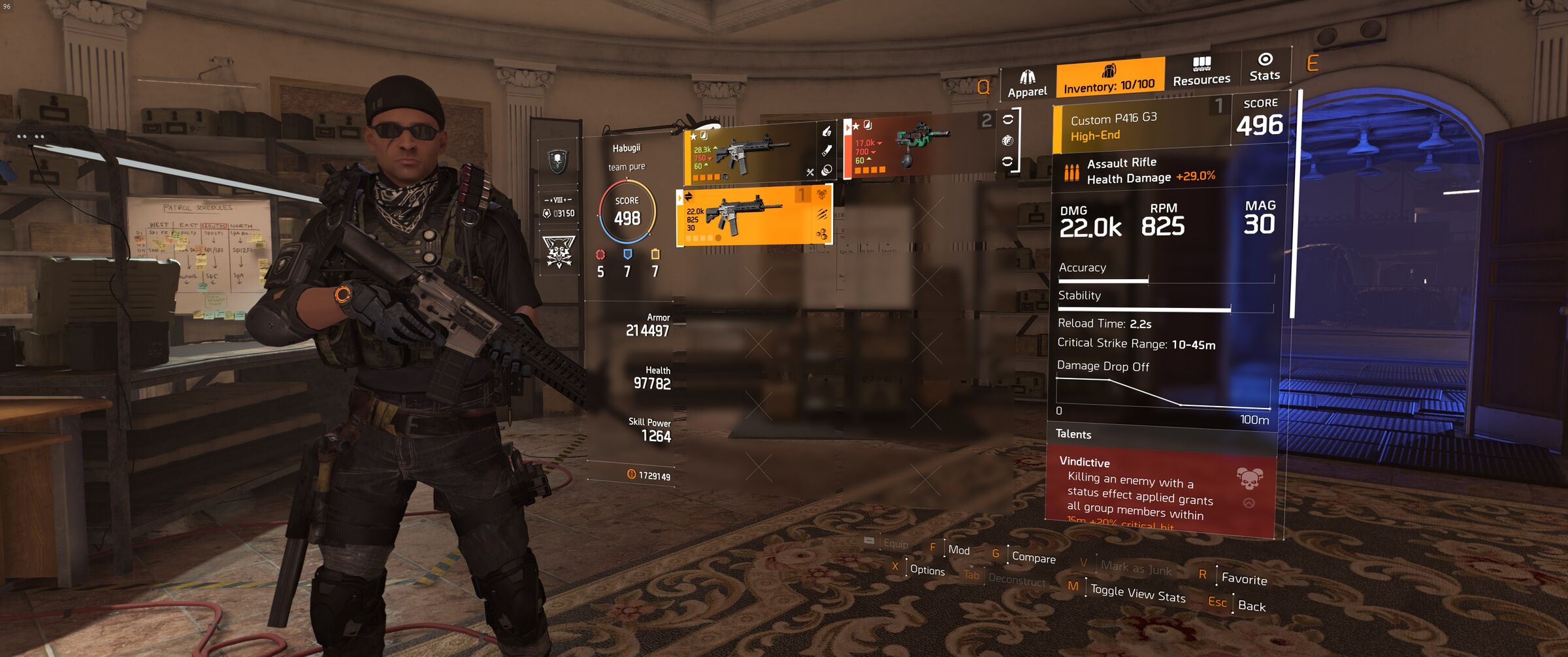Viewport: 1568px width, 657px height.
Task: Click the raccoon clan emblem
Action: pyautogui.click(x=559, y=252)
